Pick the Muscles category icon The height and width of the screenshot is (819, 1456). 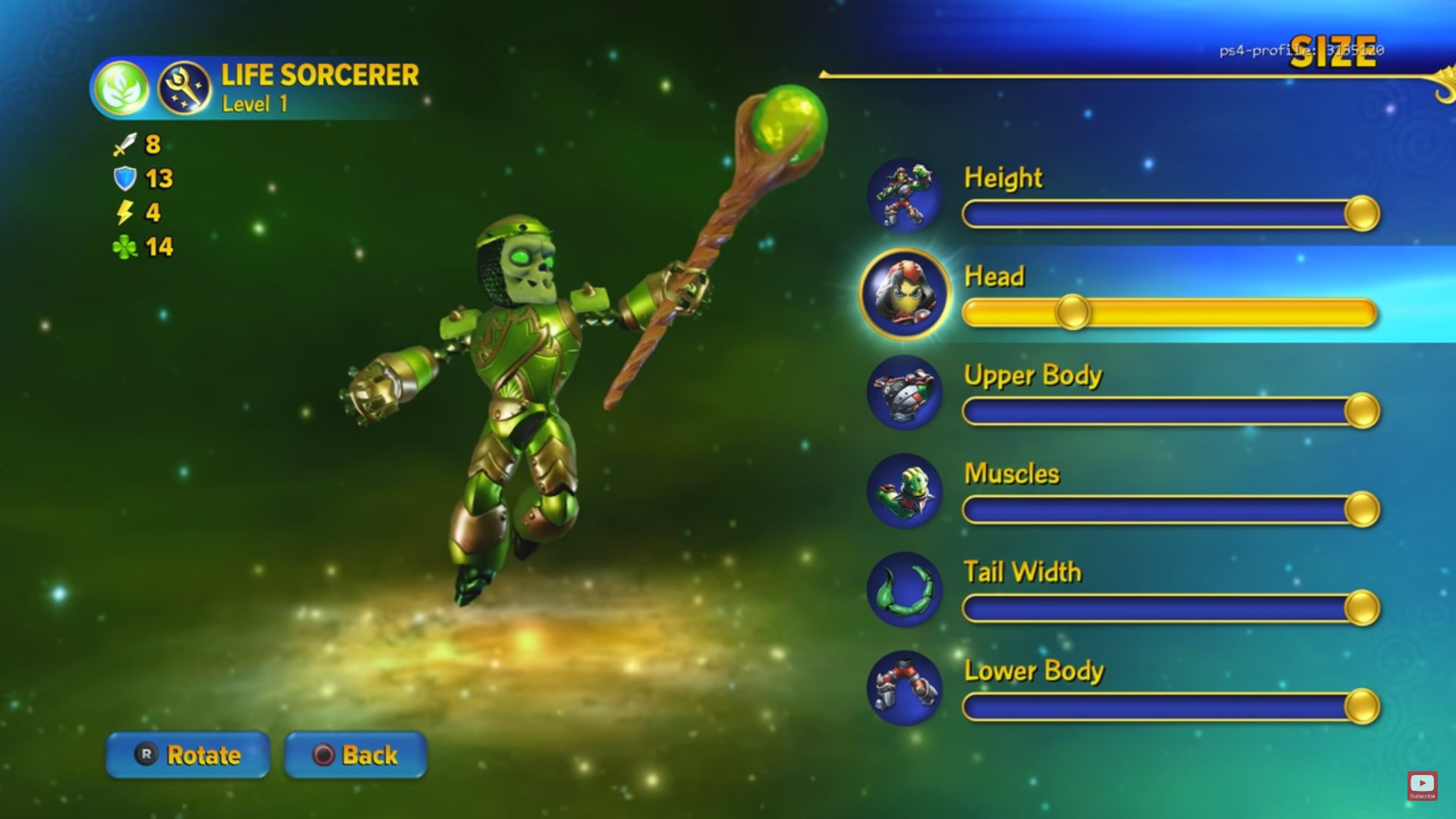[x=904, y=491]
